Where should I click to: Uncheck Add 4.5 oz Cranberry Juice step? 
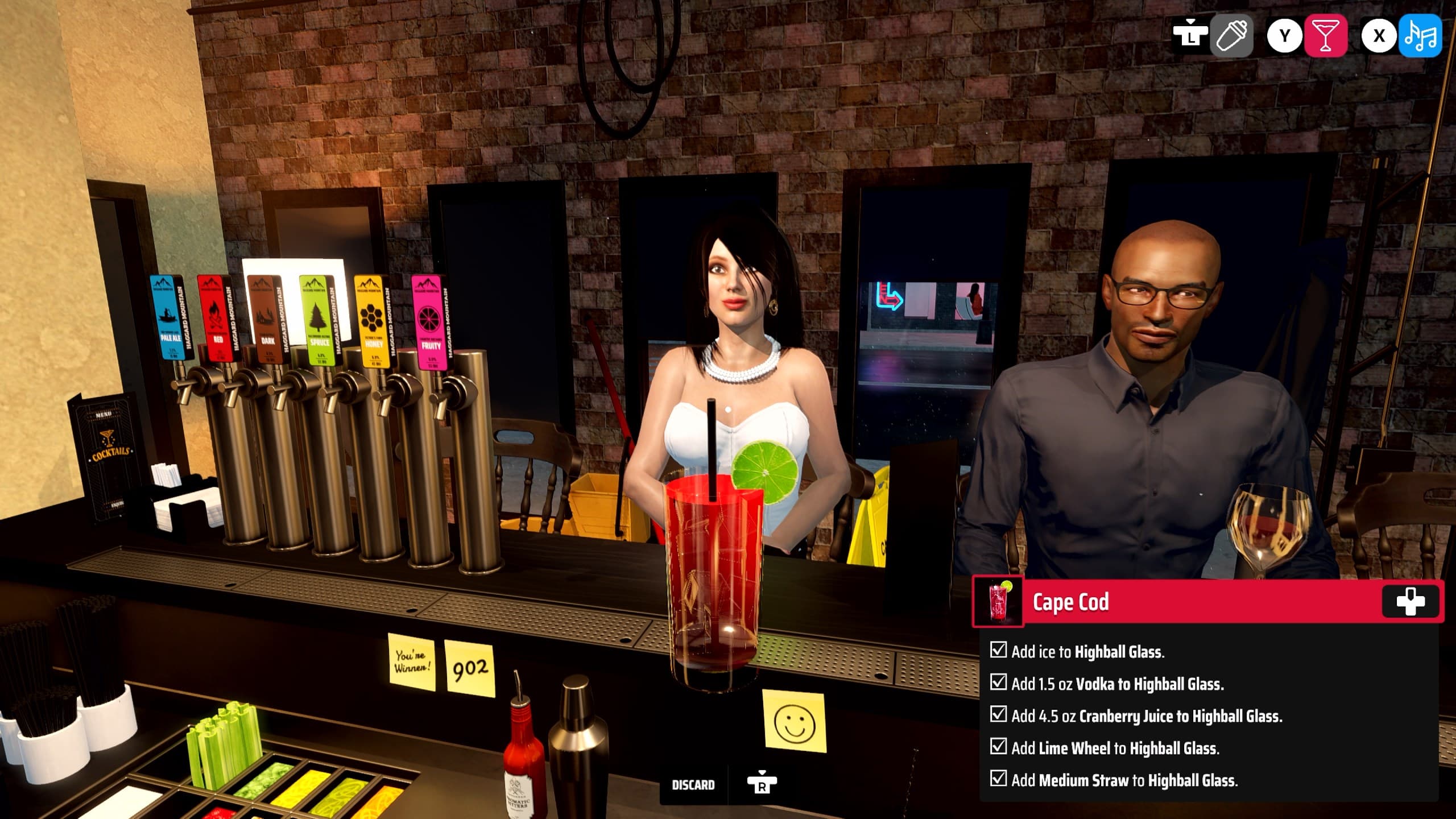click(x=1000, y=717)
